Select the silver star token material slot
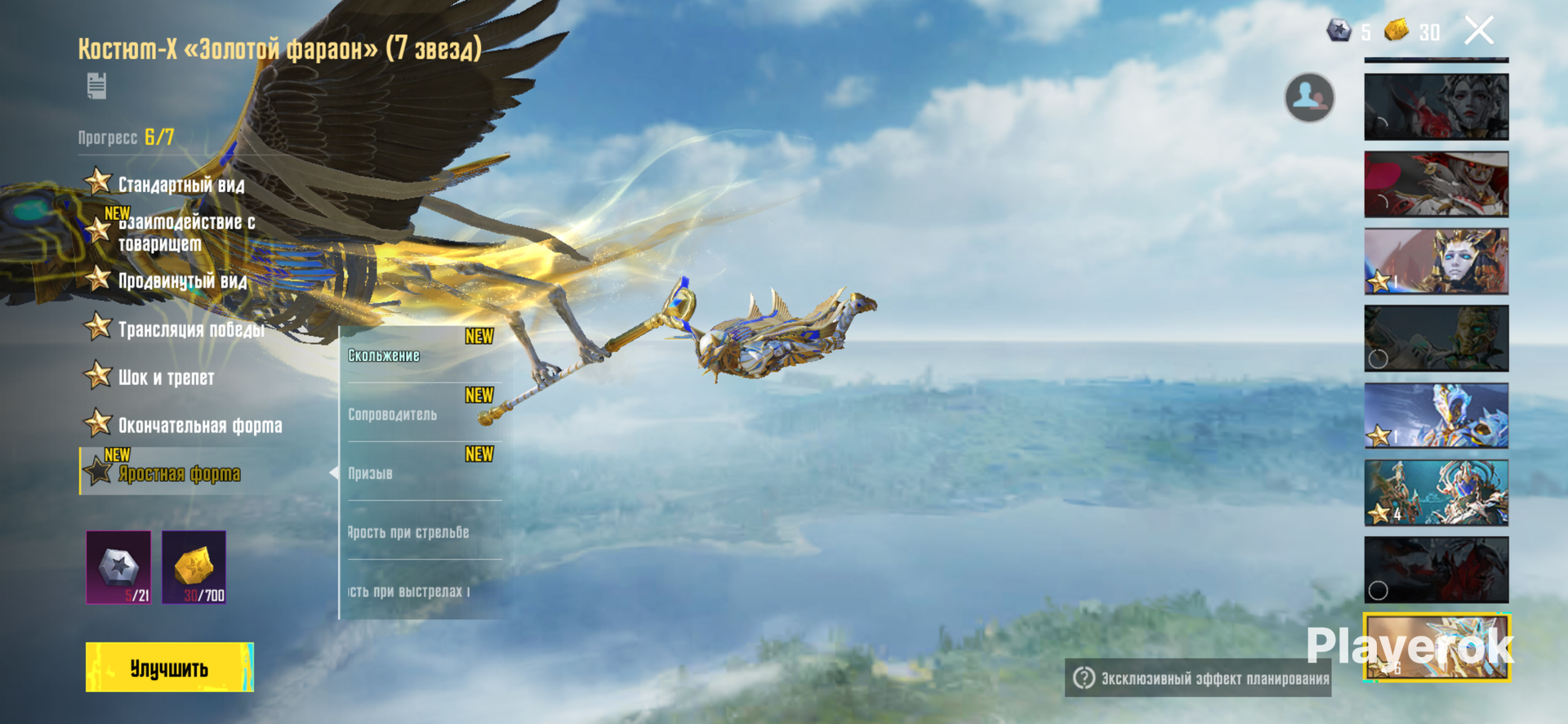Viewport: 1568px width, 724px height. coord(119,567)
